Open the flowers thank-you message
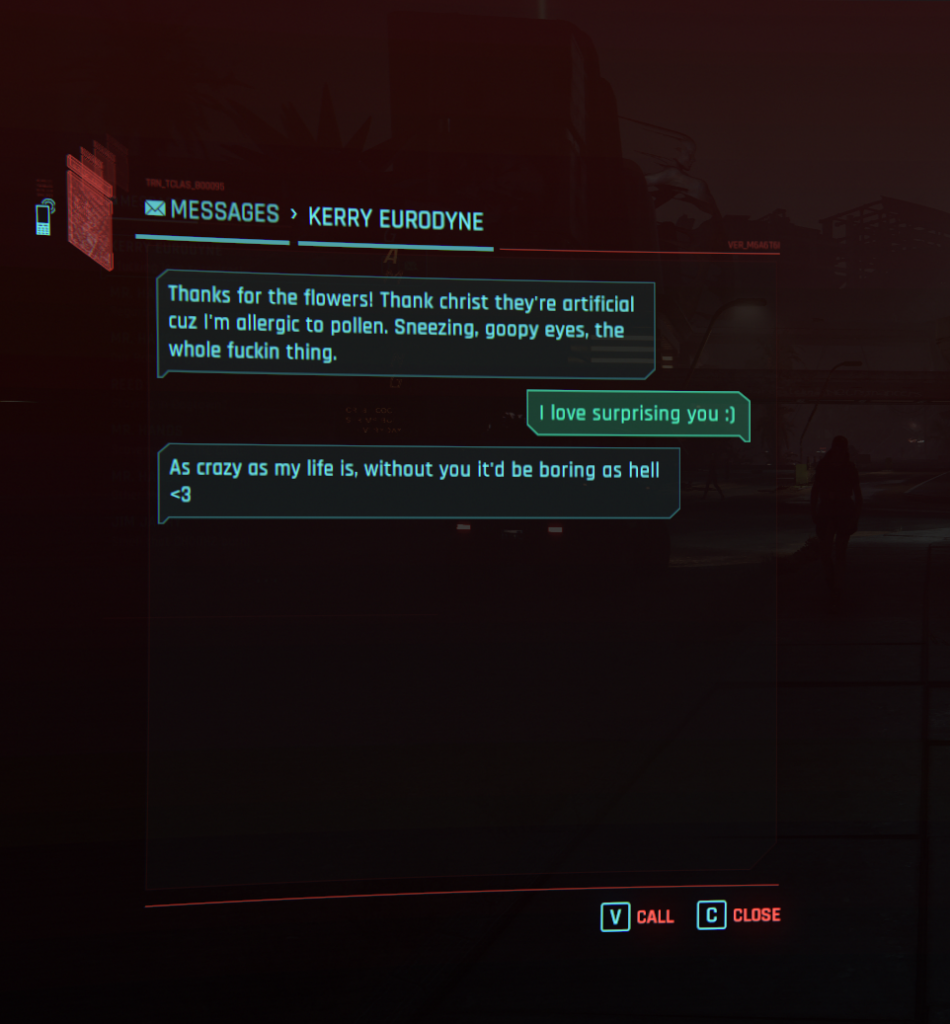The height and width of the screenshot is (1024, 950). (x=405, y=324)
